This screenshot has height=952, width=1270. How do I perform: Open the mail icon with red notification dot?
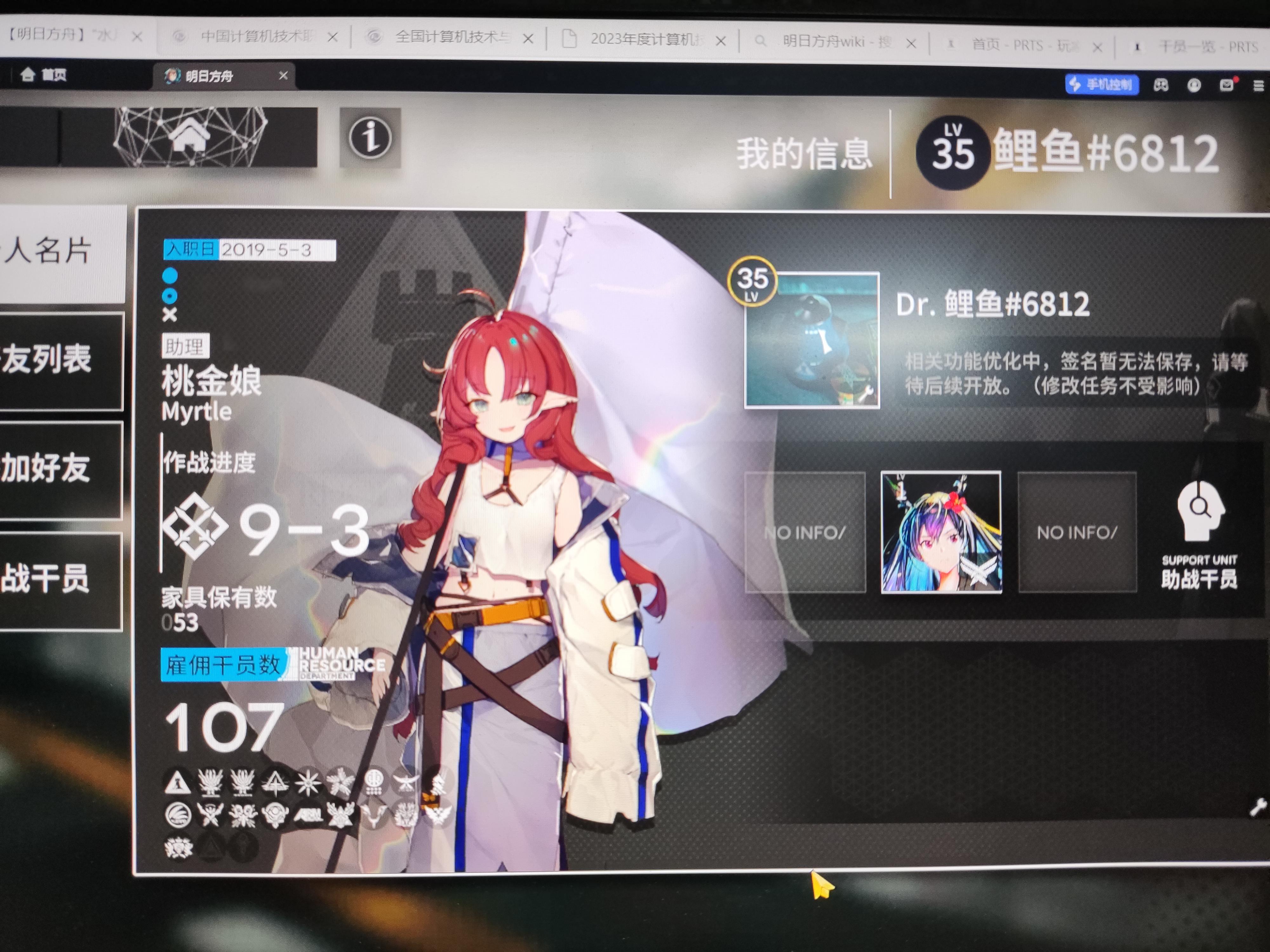pyautogui.click(x=1227, y=85)
